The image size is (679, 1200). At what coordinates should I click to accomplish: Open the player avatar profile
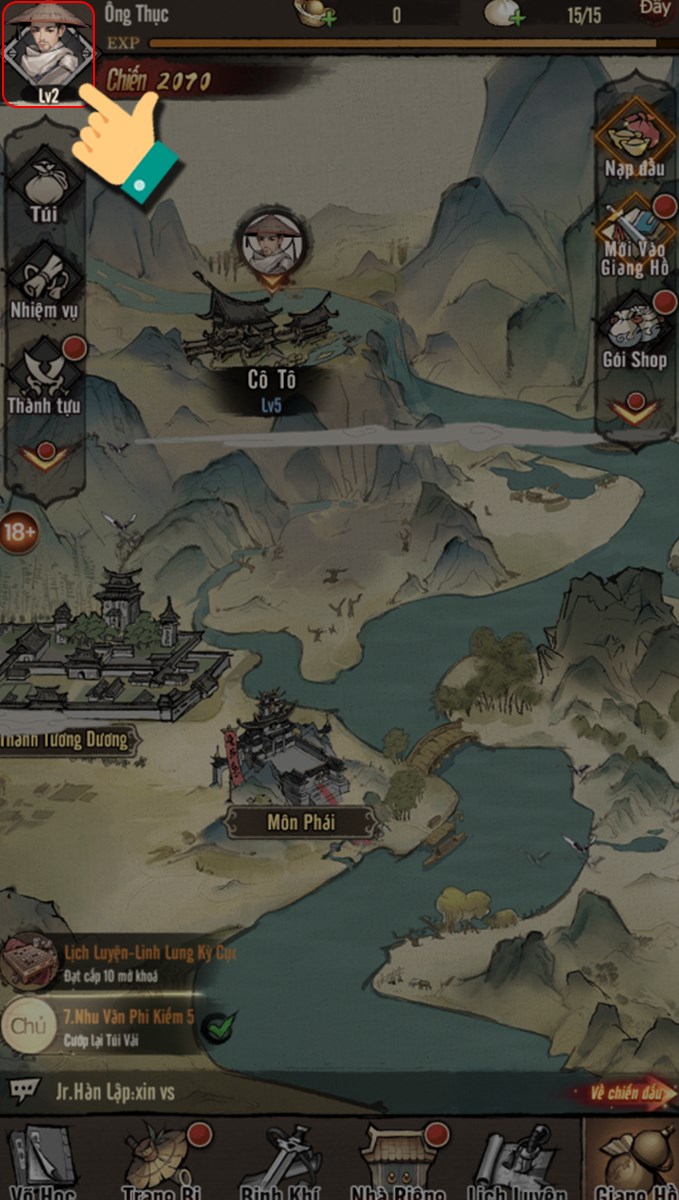click(48, 52)
